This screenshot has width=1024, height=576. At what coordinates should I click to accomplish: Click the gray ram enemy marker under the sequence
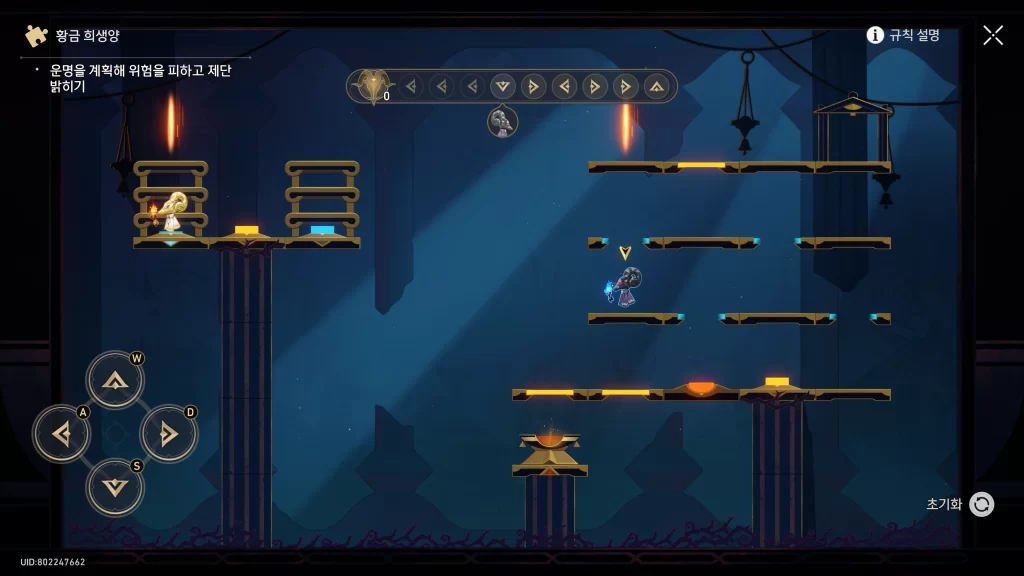(502, 122)
